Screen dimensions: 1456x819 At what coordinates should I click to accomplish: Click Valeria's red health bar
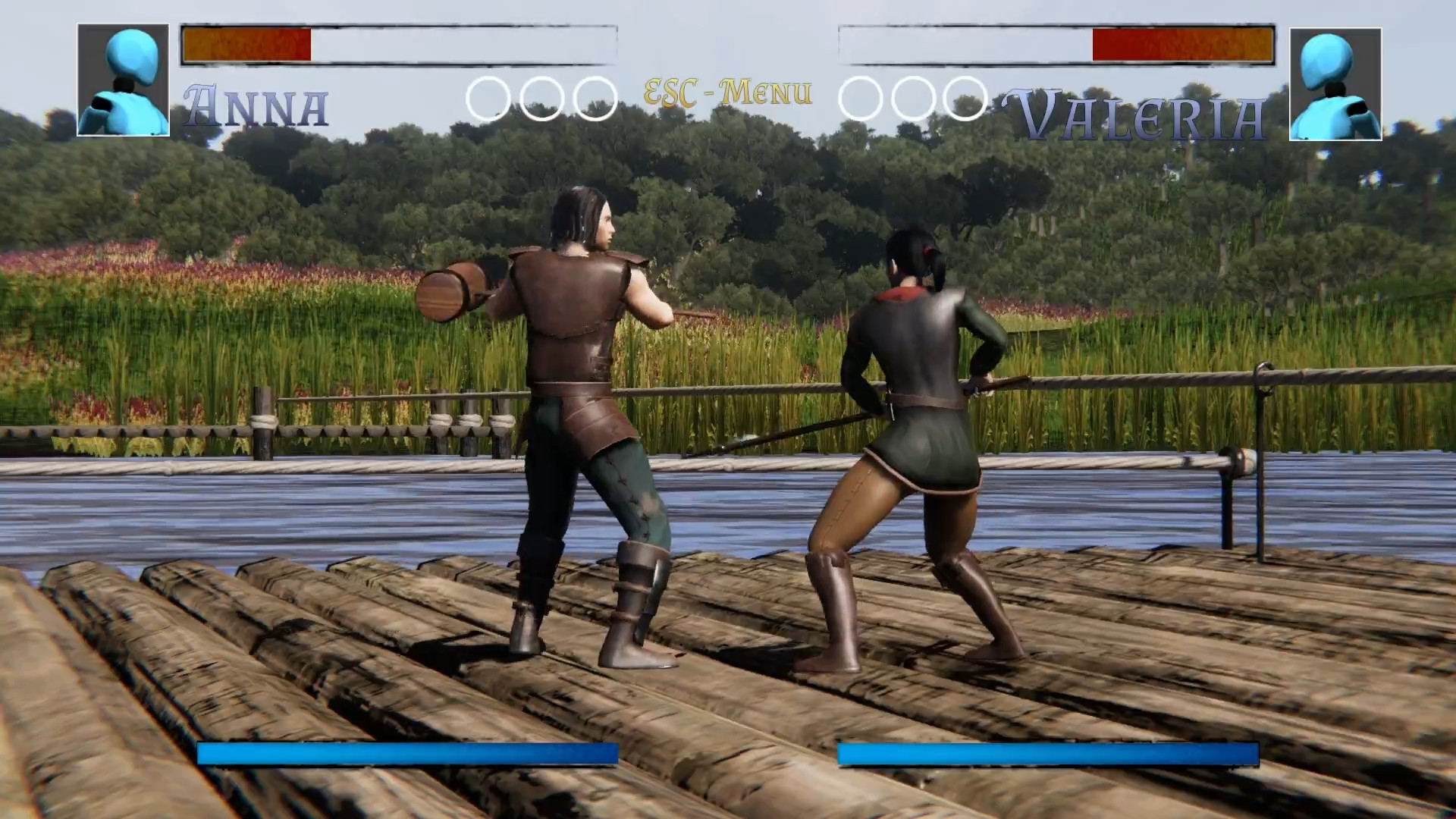tap(1183, 45)
